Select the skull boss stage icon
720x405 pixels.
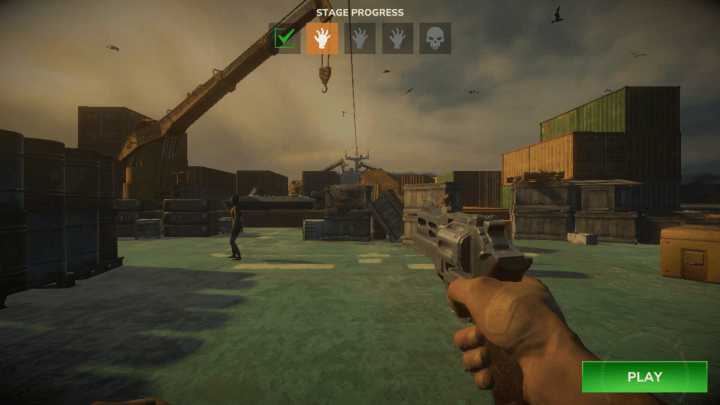[x=435, y=38]
